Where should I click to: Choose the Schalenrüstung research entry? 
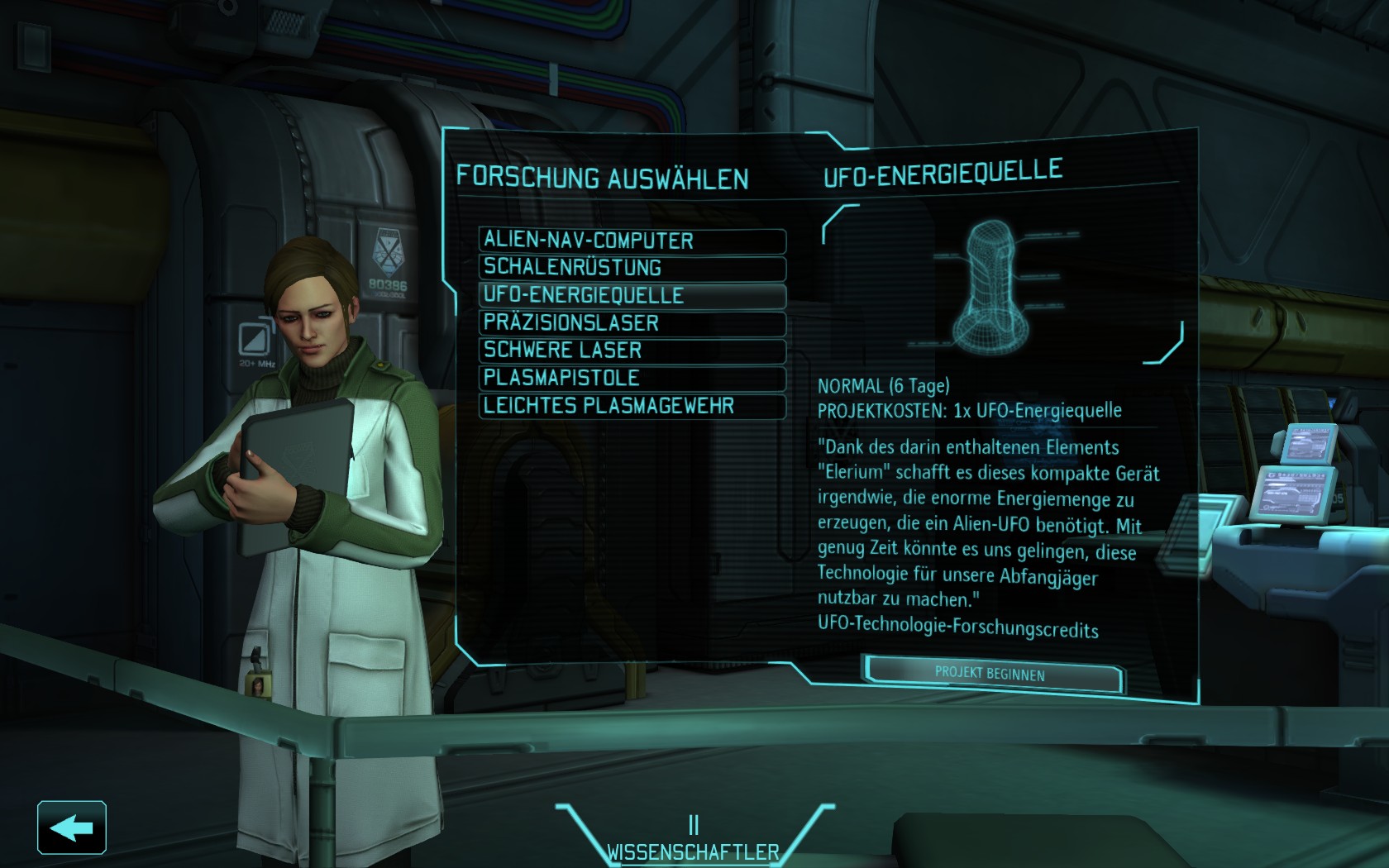(632, 268)
